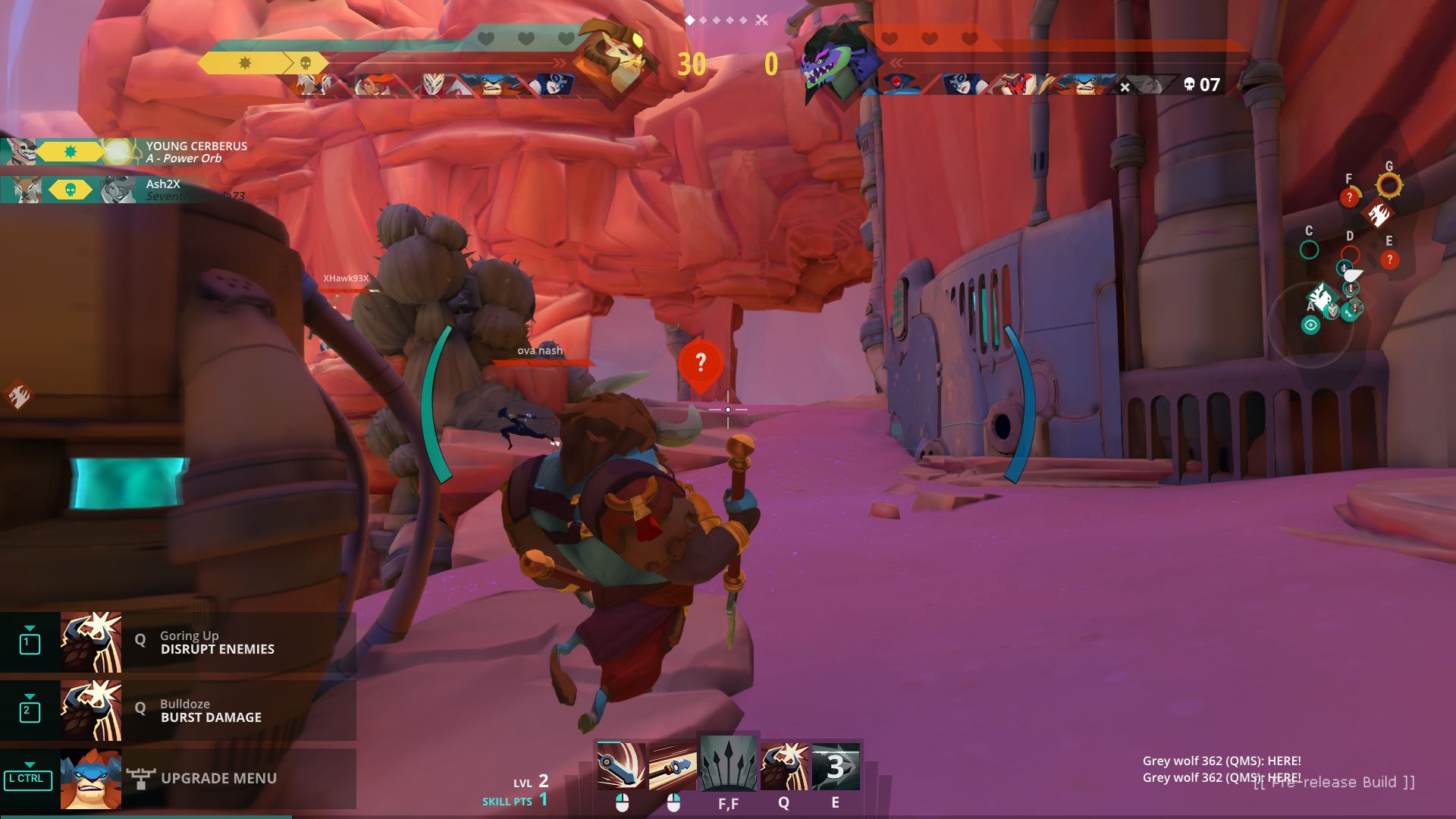The height and width of the screenshot is (819, 1456).
Task: Click the eye marker at minimap point A
Action: (1310, 325)
